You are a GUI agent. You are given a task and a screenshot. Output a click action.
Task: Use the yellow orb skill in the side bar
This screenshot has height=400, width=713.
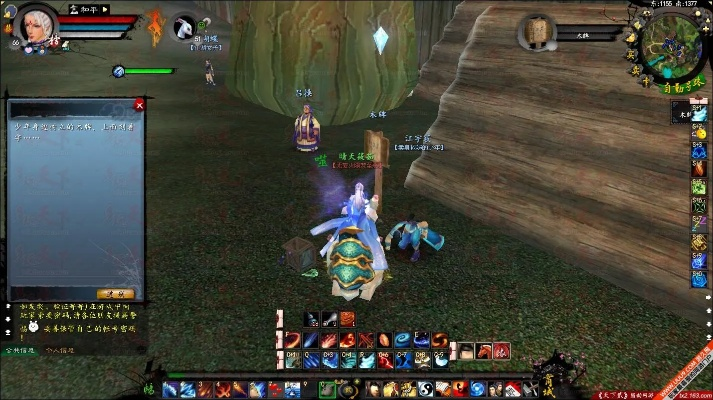(x=699, y=132)
